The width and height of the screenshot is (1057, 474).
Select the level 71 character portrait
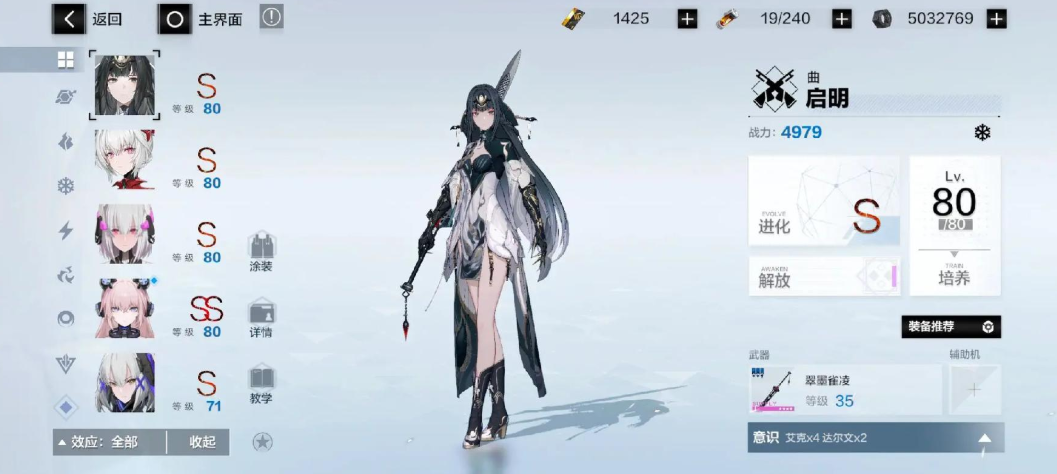[x=125, y=382]
